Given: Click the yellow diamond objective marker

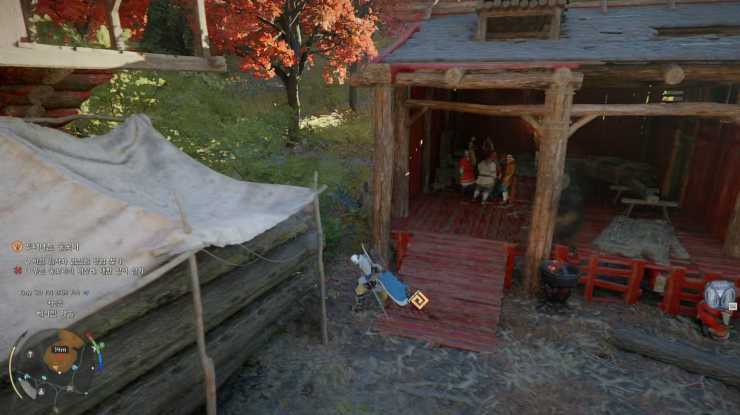Looking at the screenshot, I should tap(420, 299).
